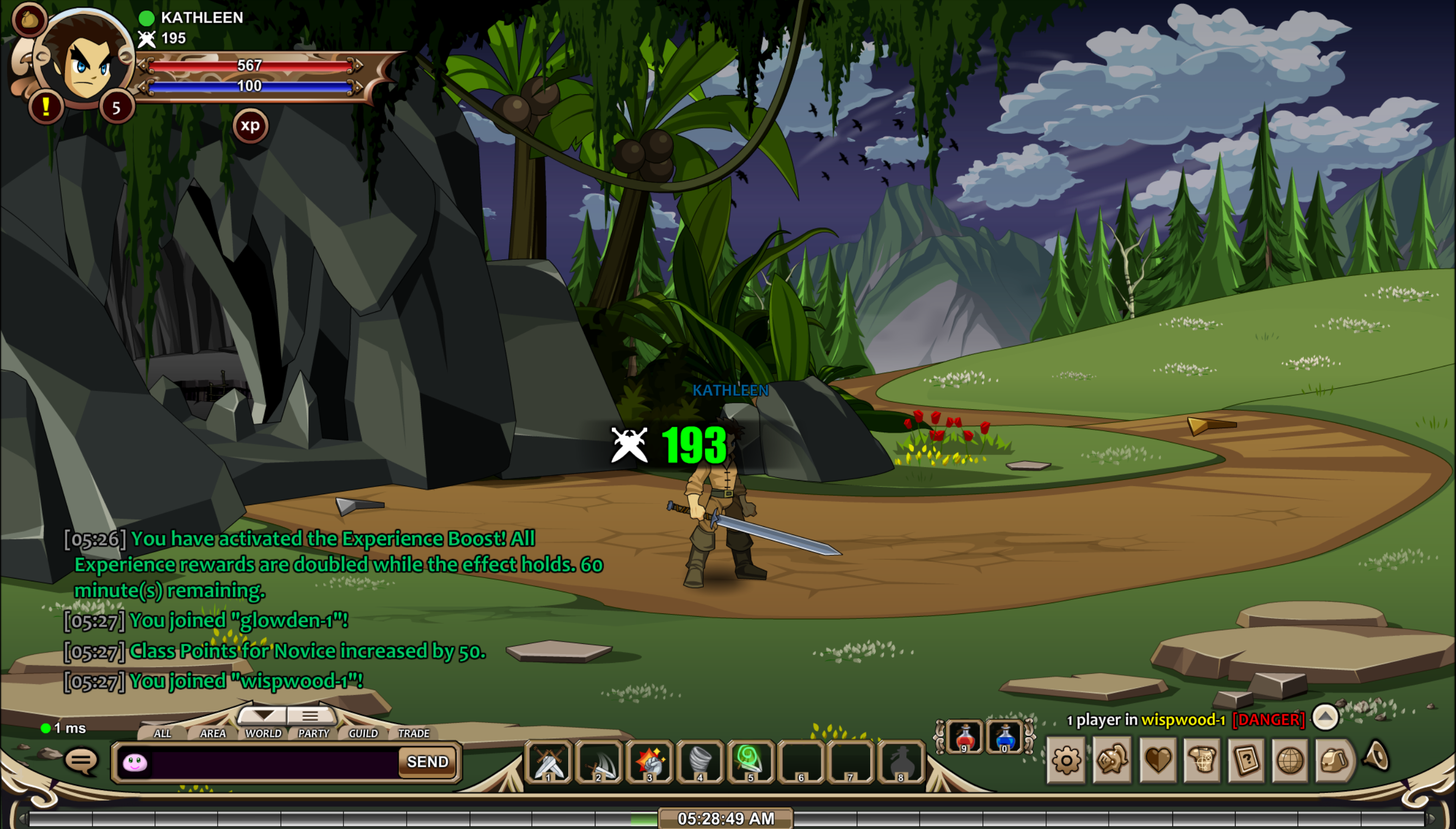Click the xp boost badge
1456x829 pixels.
coord(250,126)
